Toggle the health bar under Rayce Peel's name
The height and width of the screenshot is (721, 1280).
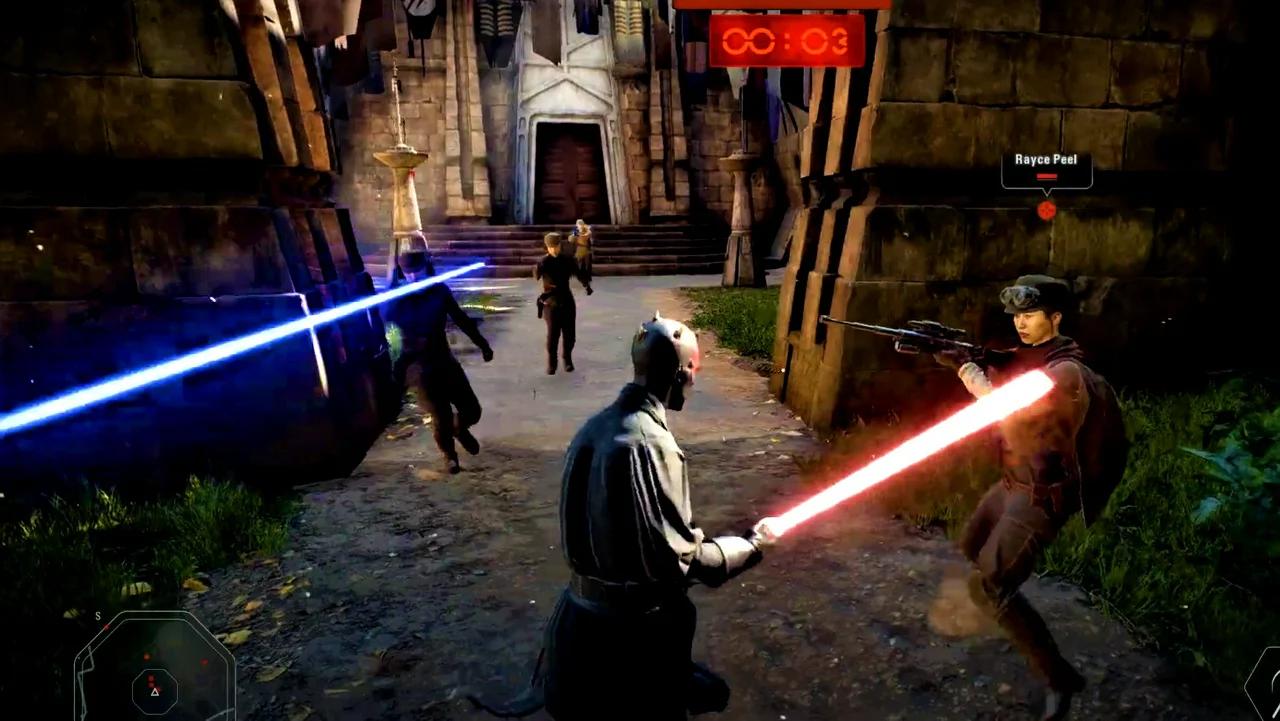coord(1046,177)
